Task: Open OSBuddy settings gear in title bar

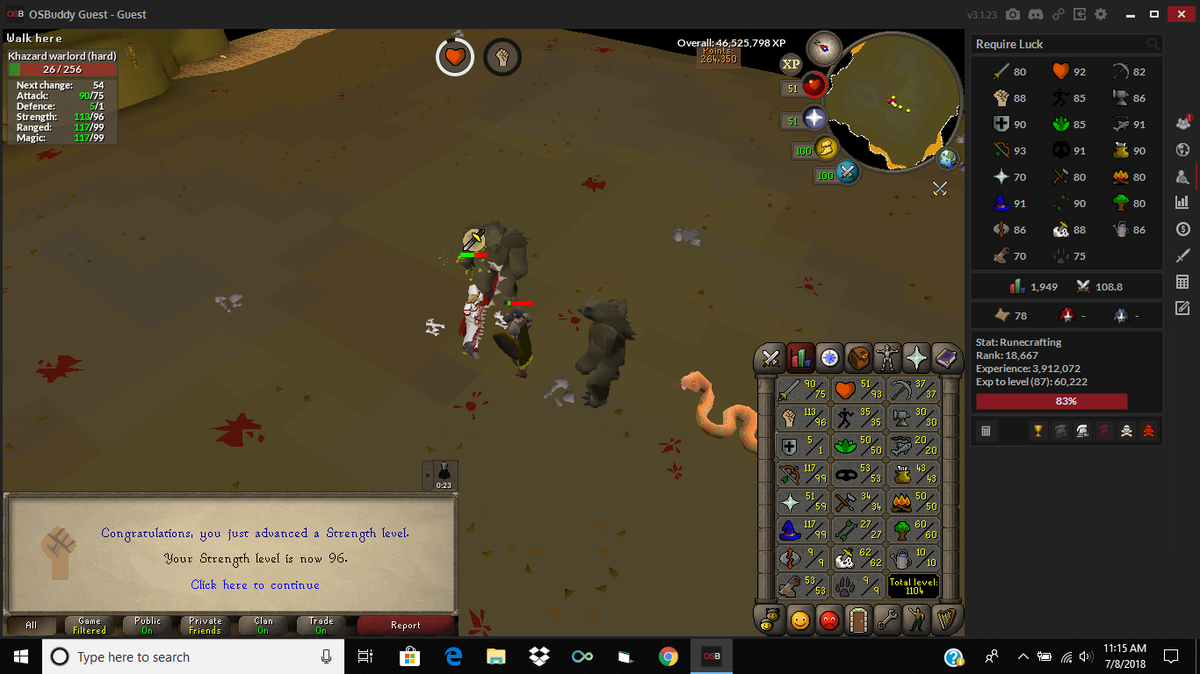Action: click(1101, 15)
